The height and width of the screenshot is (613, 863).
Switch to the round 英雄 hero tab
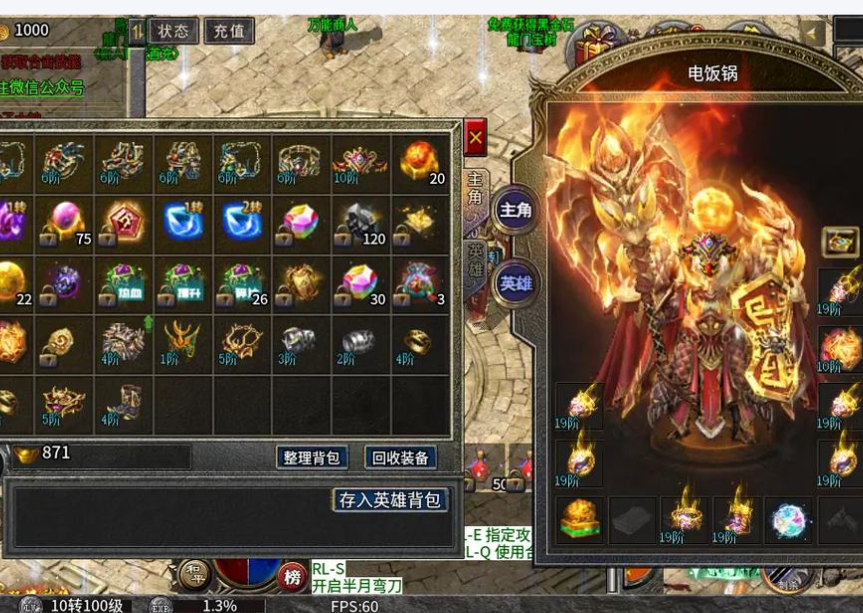click(x=516, y=283)
